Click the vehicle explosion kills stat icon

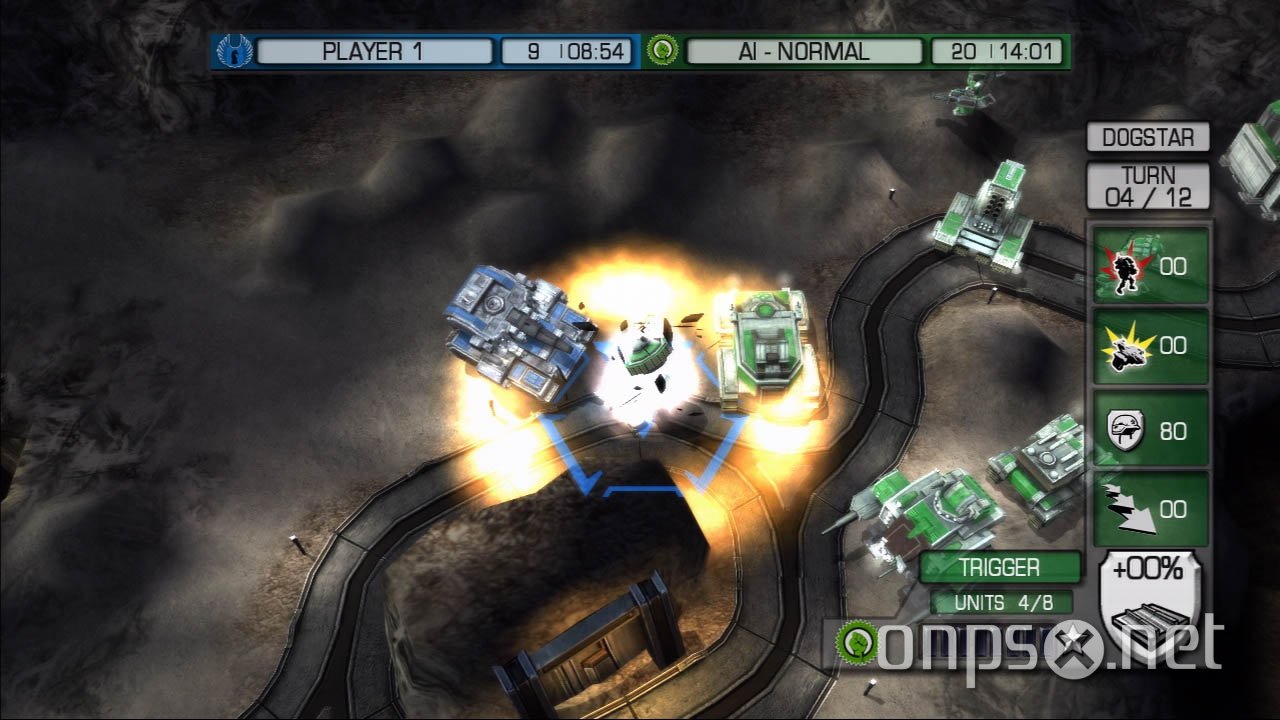pos(1127,347)
